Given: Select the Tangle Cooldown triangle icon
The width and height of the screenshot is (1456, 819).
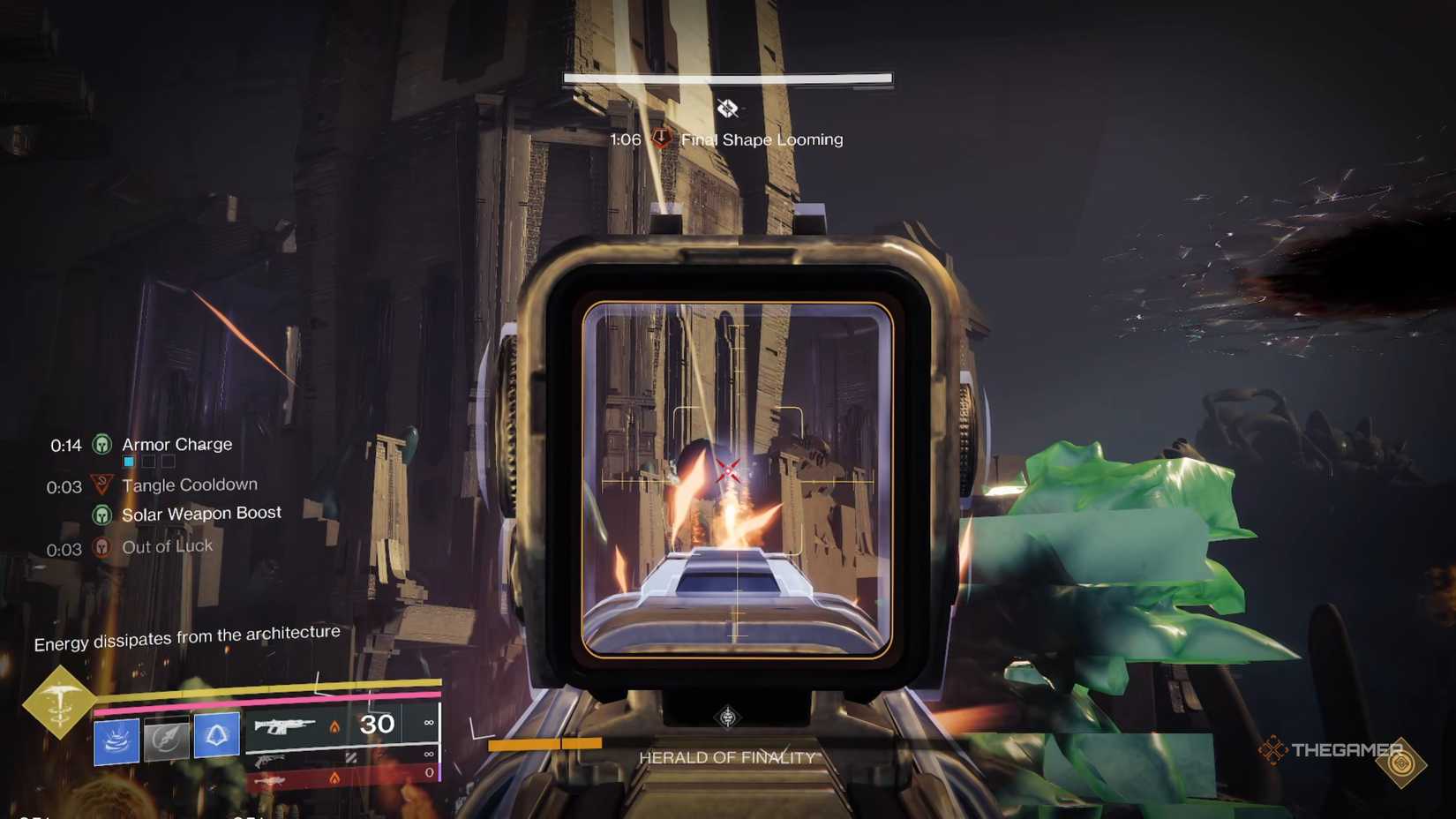Looking at the screenshot, I should tap(101, 482).
